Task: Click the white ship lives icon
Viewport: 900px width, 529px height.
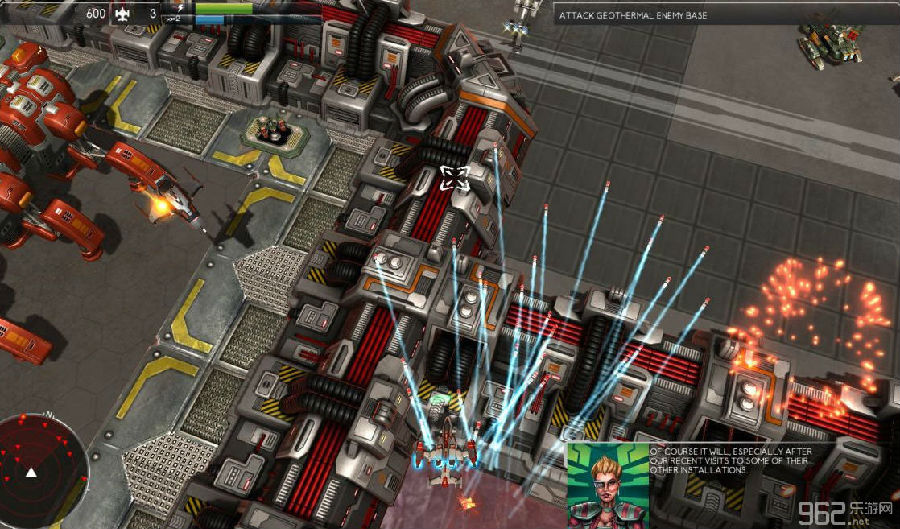Action: tap(124, 14)
